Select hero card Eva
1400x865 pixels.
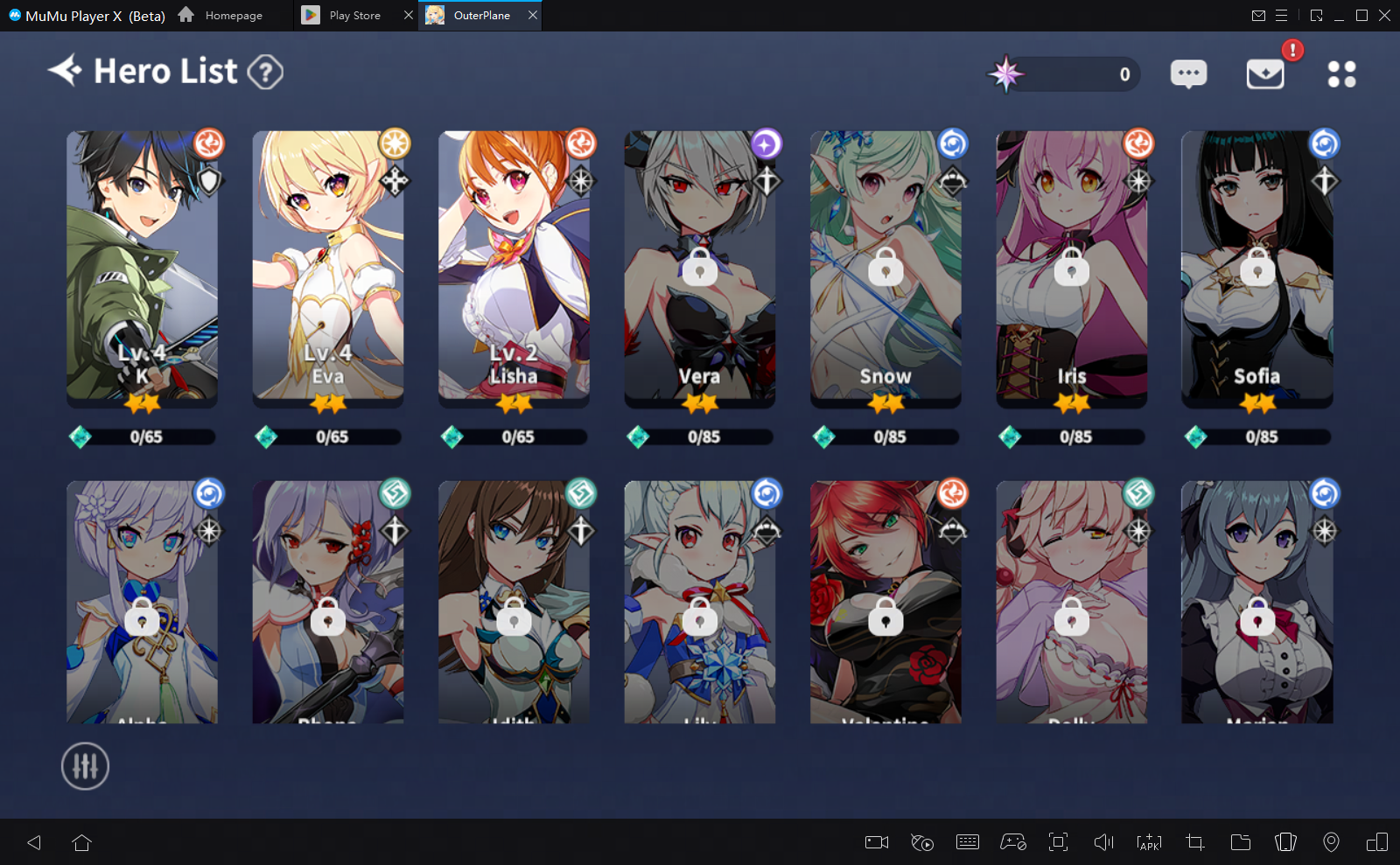(x=328, y=267)
